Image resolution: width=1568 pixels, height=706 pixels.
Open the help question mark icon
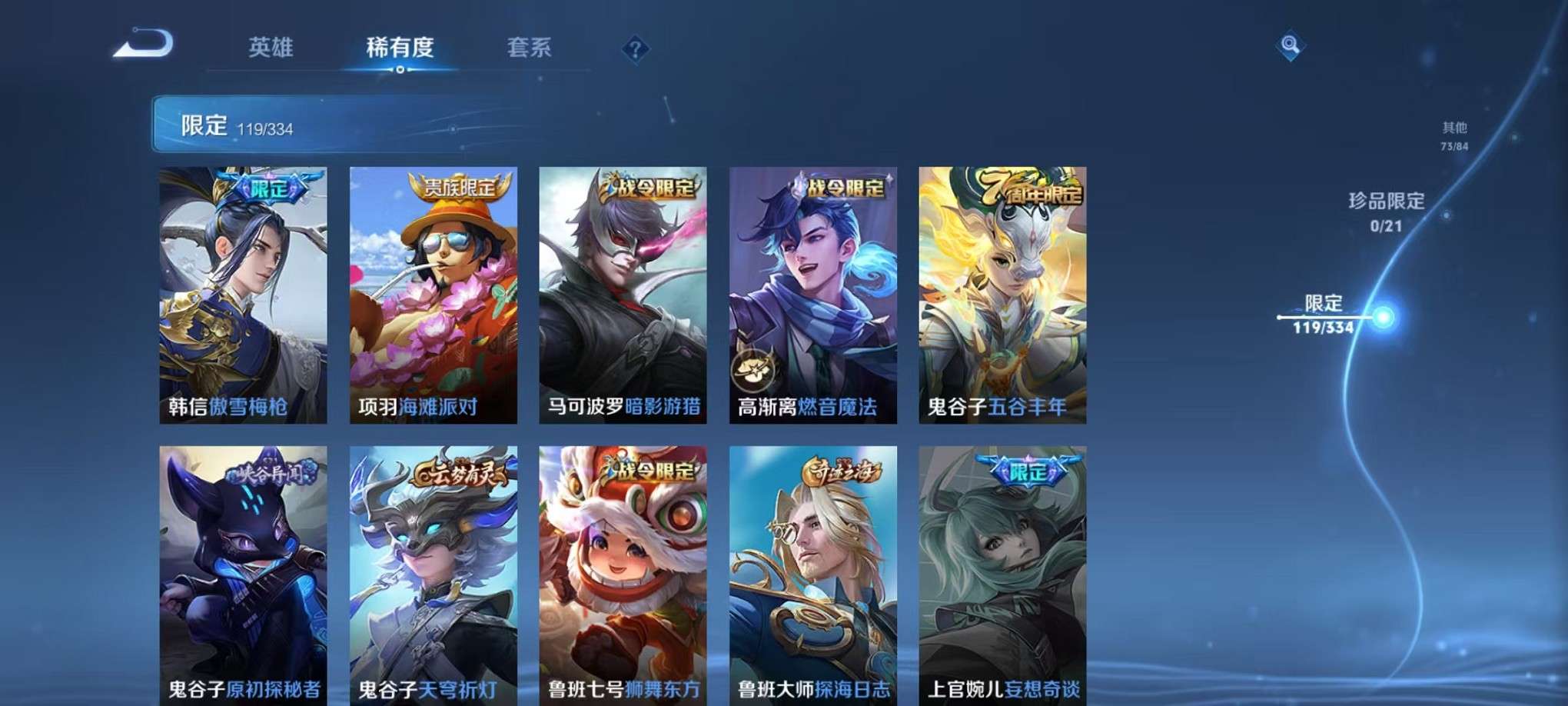(x=635, y=50)
